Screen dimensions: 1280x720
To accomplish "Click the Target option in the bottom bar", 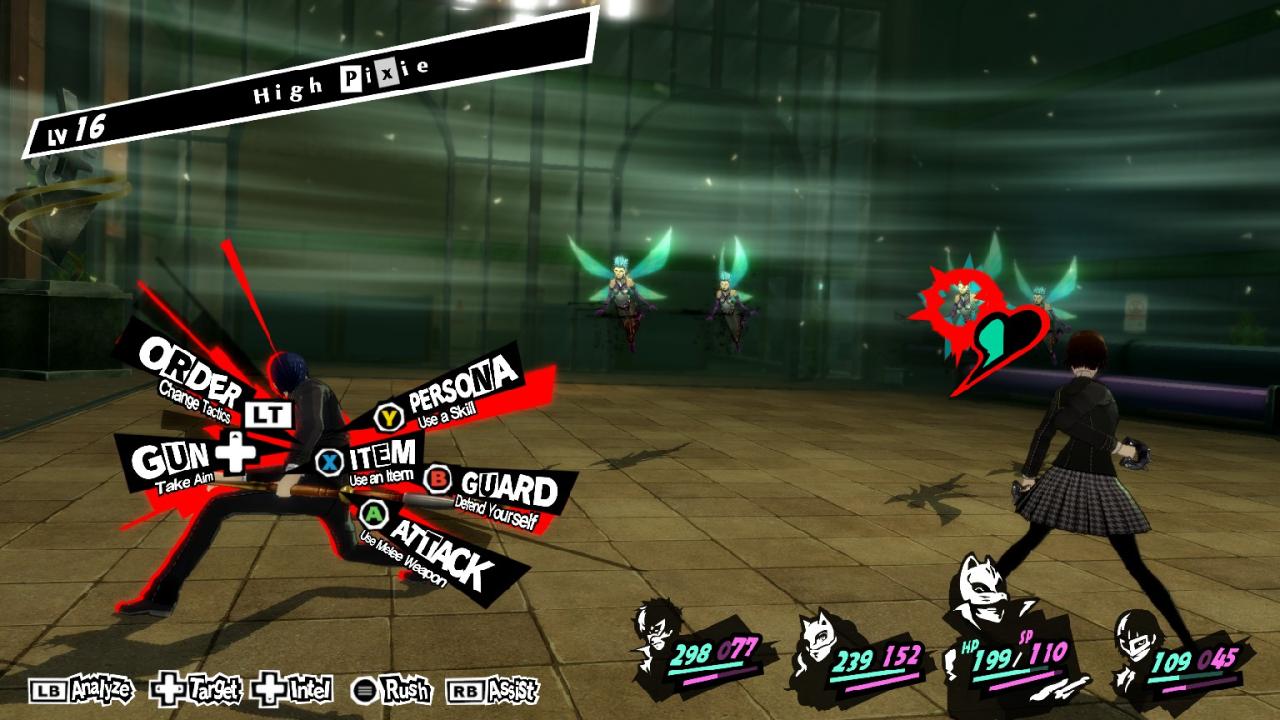I will 196,689.
